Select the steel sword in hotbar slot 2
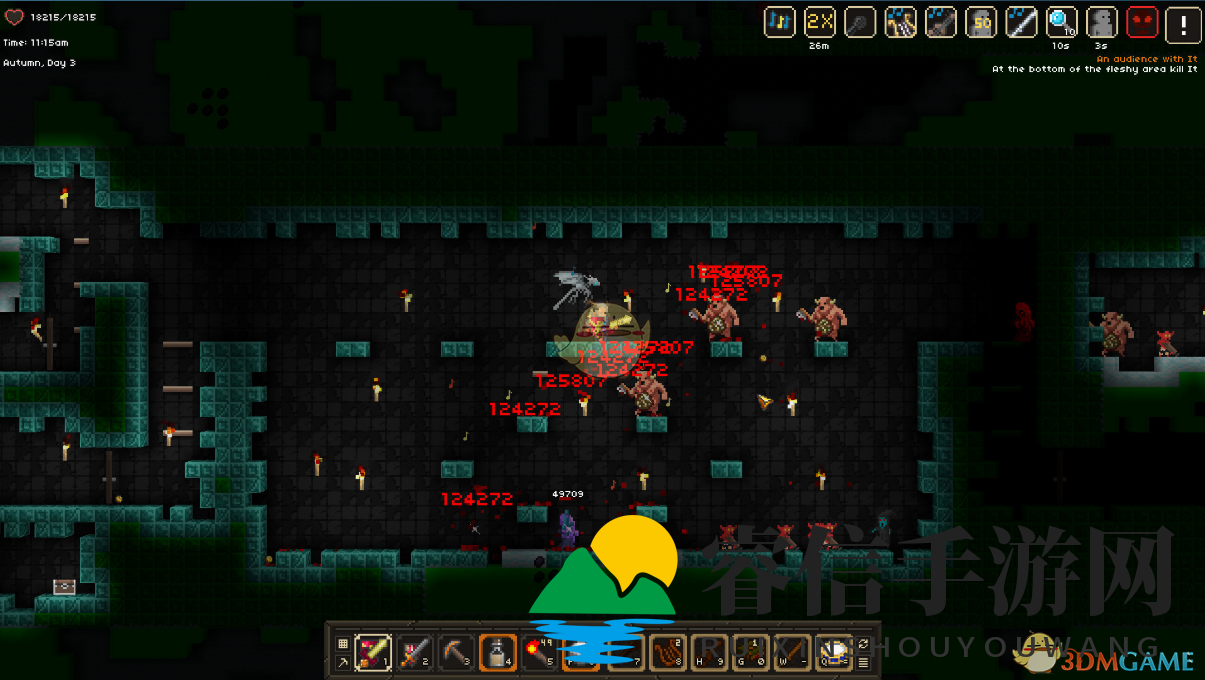Screen dimensions: 1205x680 pos(415,652)
